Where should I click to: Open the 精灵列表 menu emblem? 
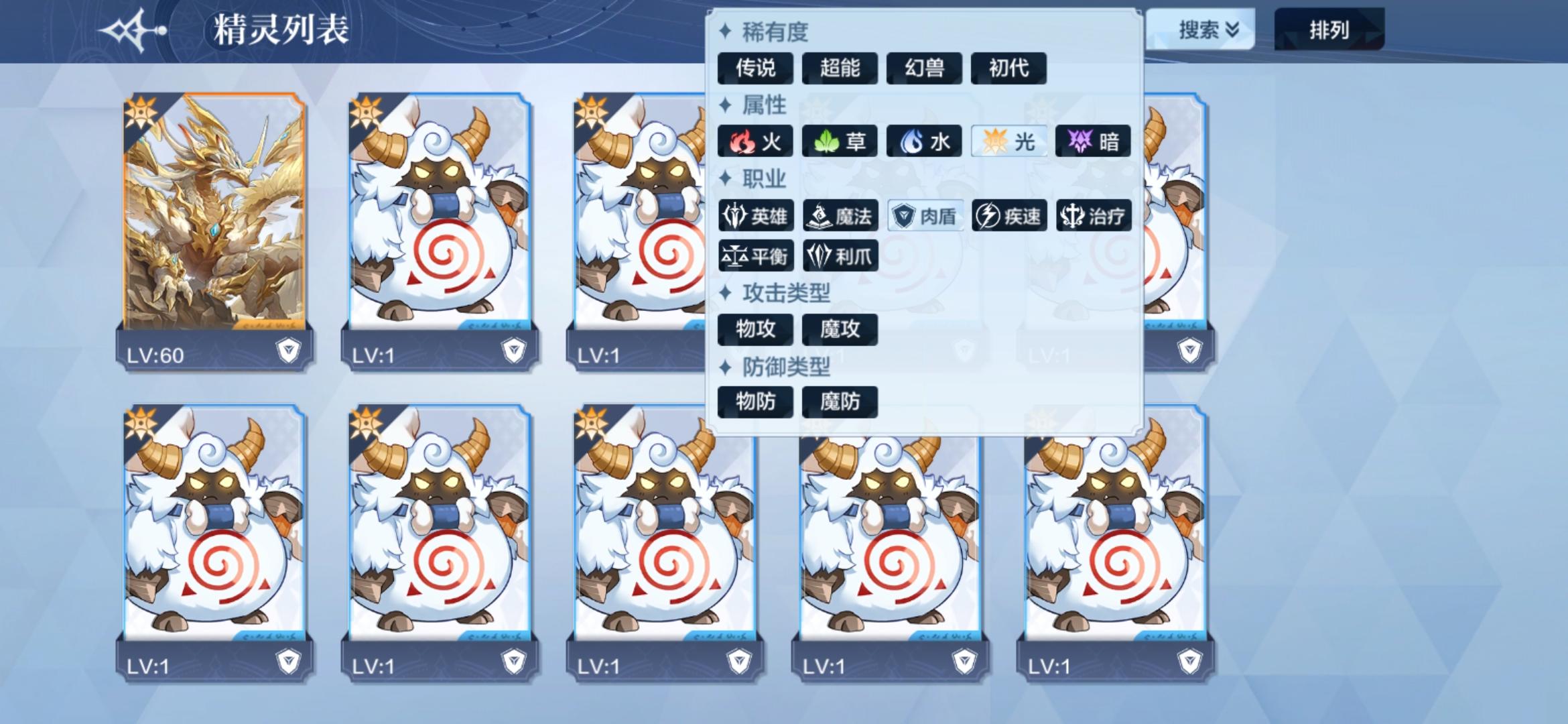[x=131, y=29]
